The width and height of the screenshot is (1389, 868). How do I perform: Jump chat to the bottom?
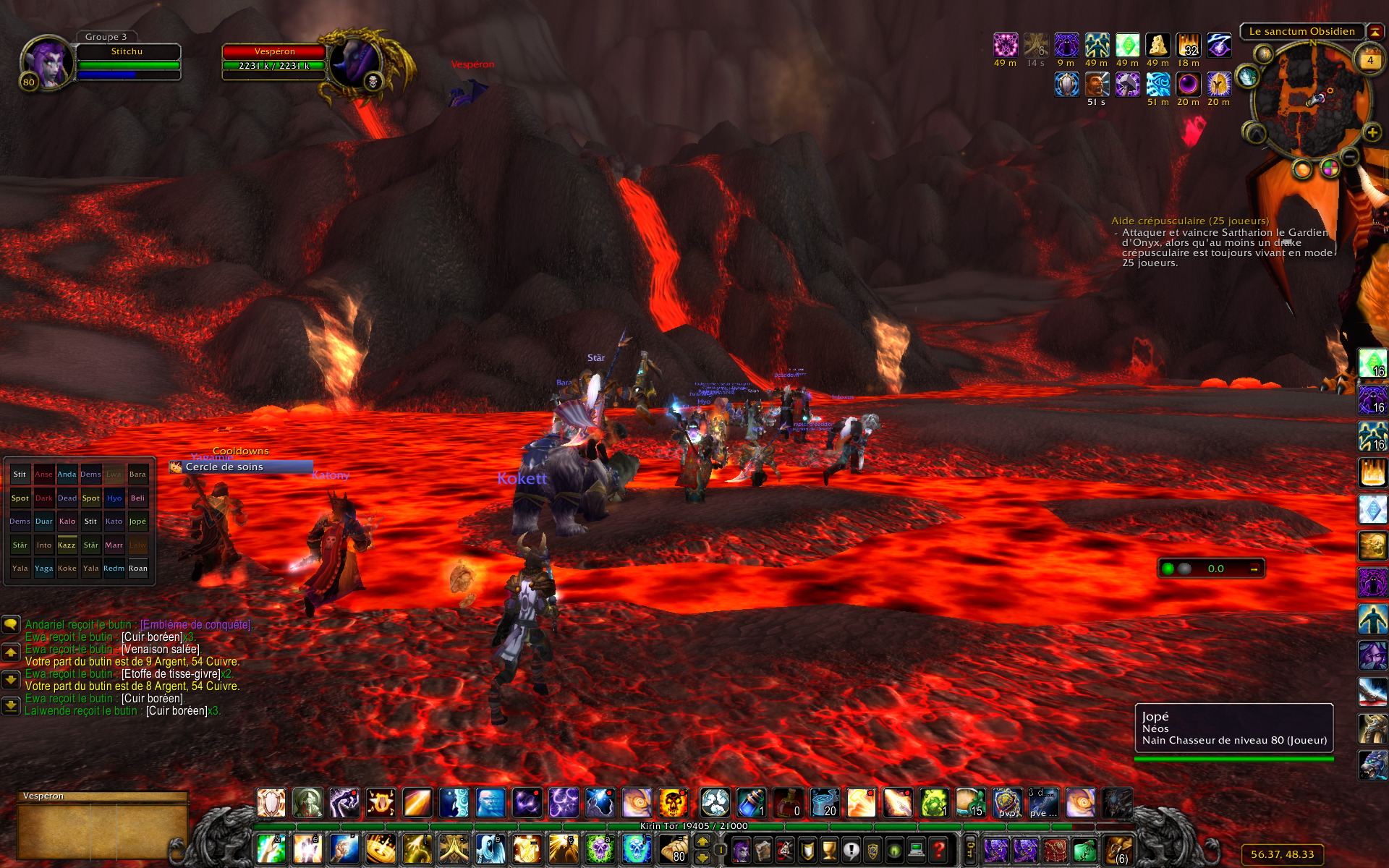(11, 705)
